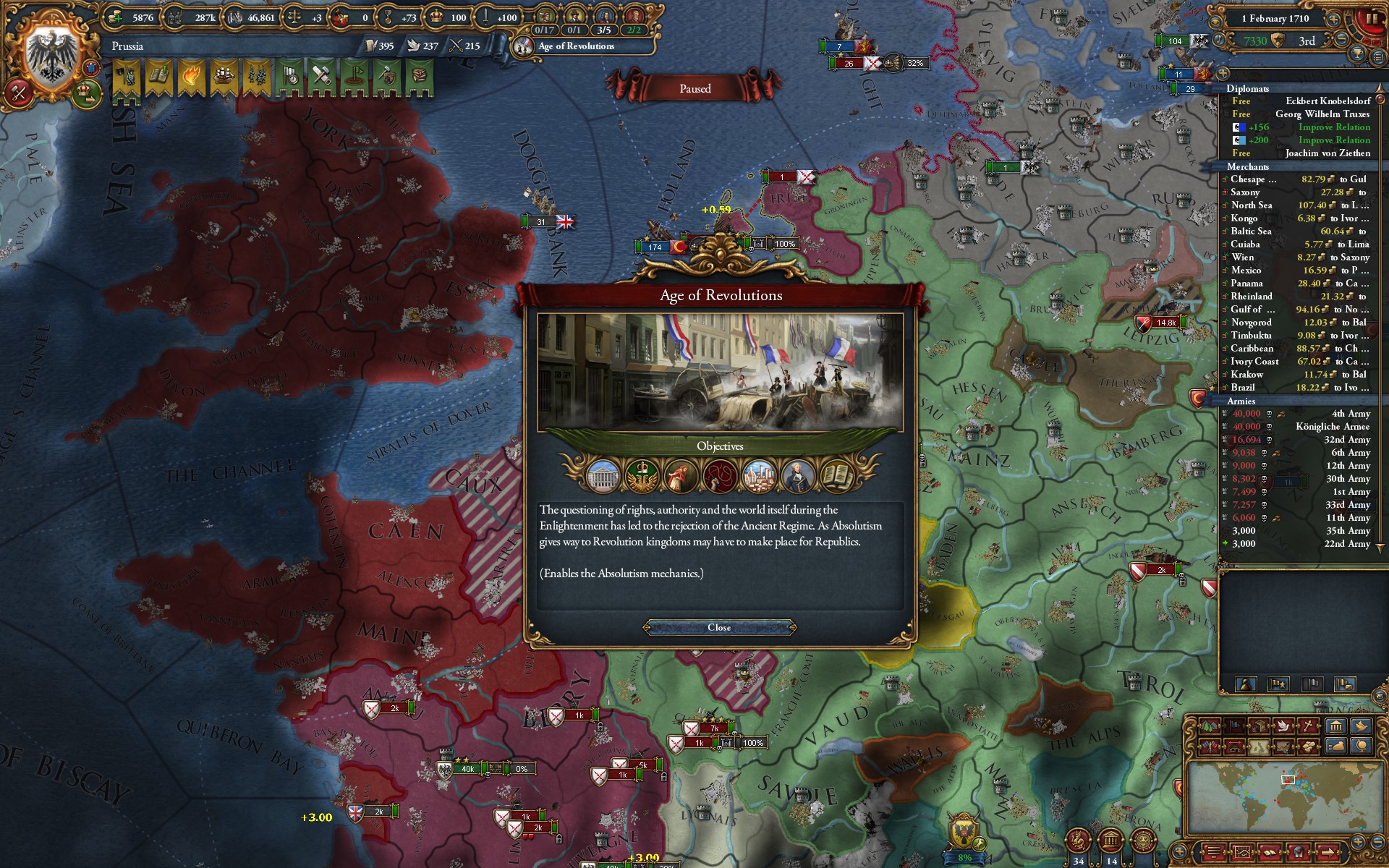
Task: Open the fire message banner in the alerts row
Action: (x=191, y=75)
